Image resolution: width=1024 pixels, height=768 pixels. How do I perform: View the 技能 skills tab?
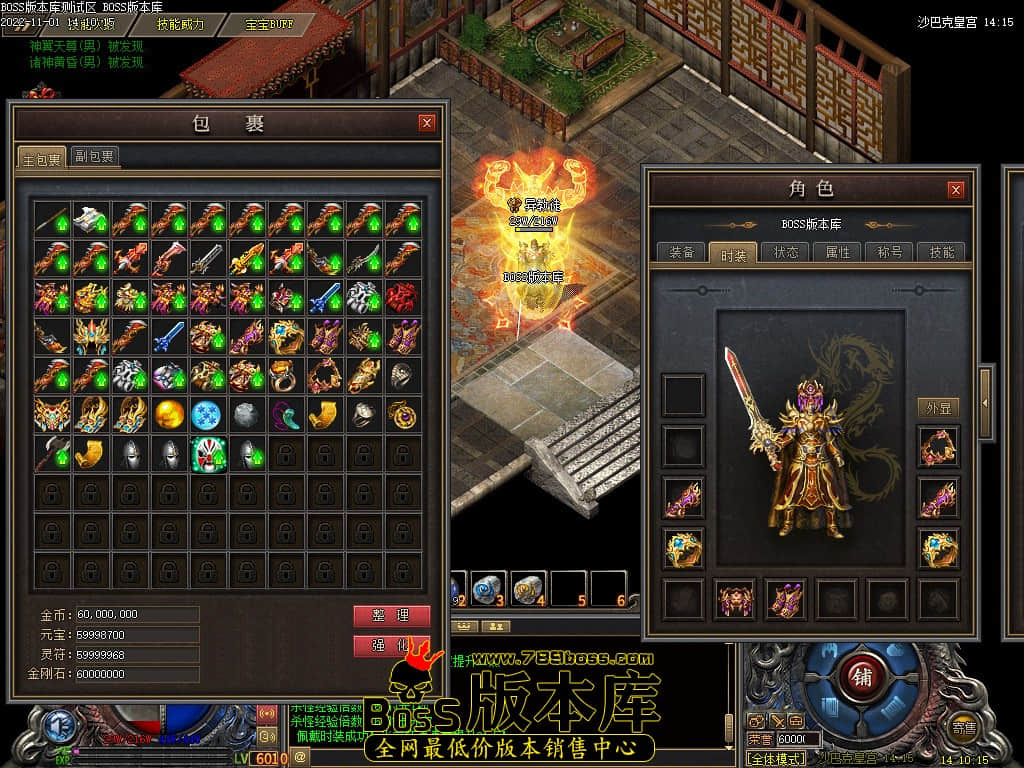pyautogui.click(x=942, y=252)
